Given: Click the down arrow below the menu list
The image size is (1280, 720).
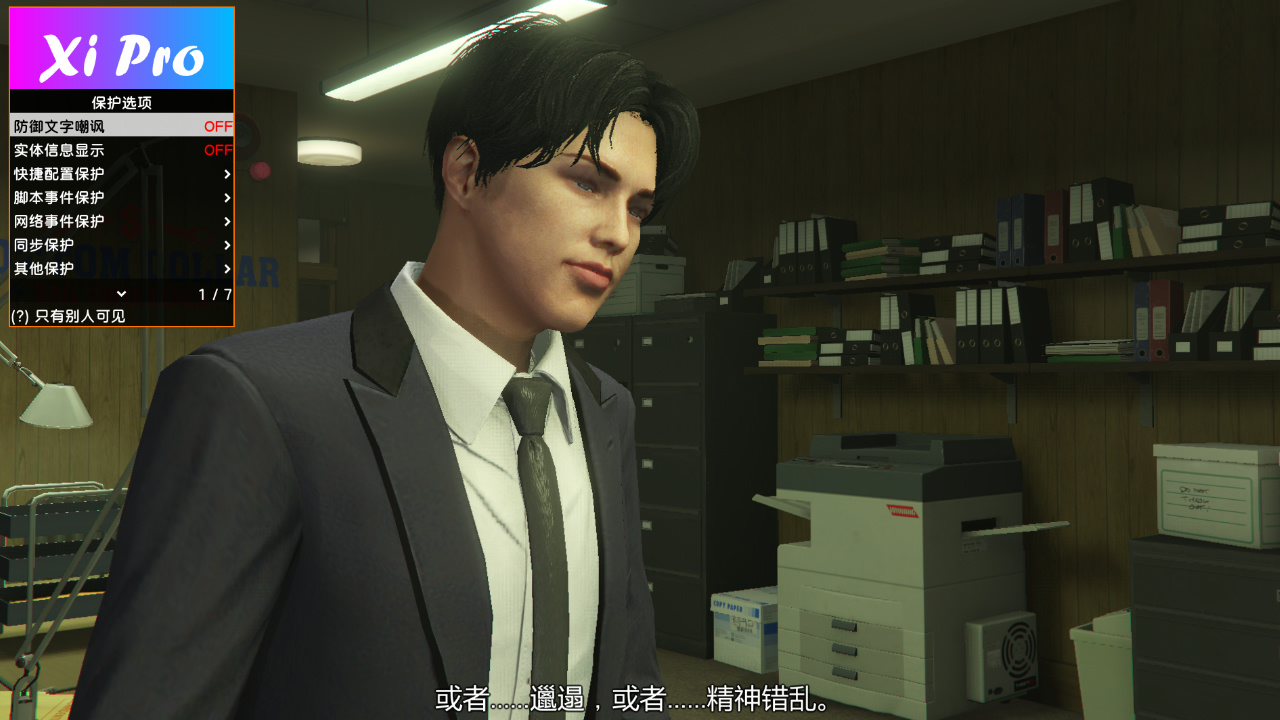Looking at the screenshot, I should point(122,294).
